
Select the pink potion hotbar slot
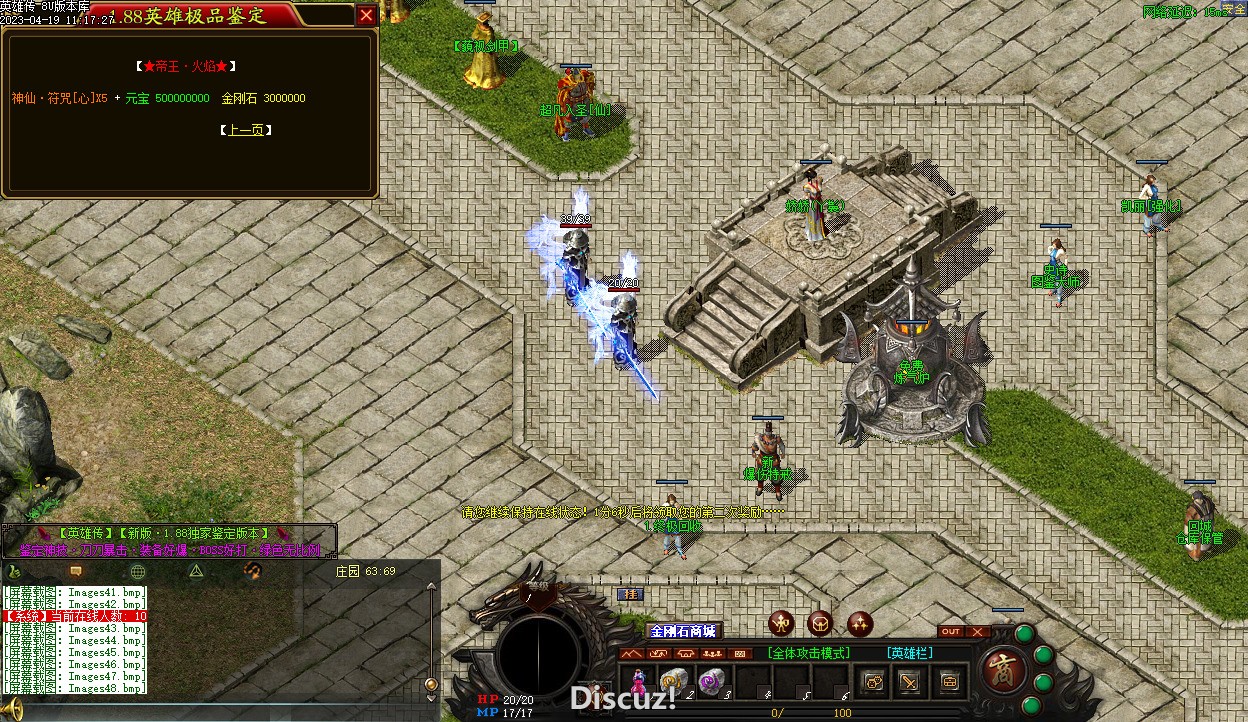click(636, 680)
